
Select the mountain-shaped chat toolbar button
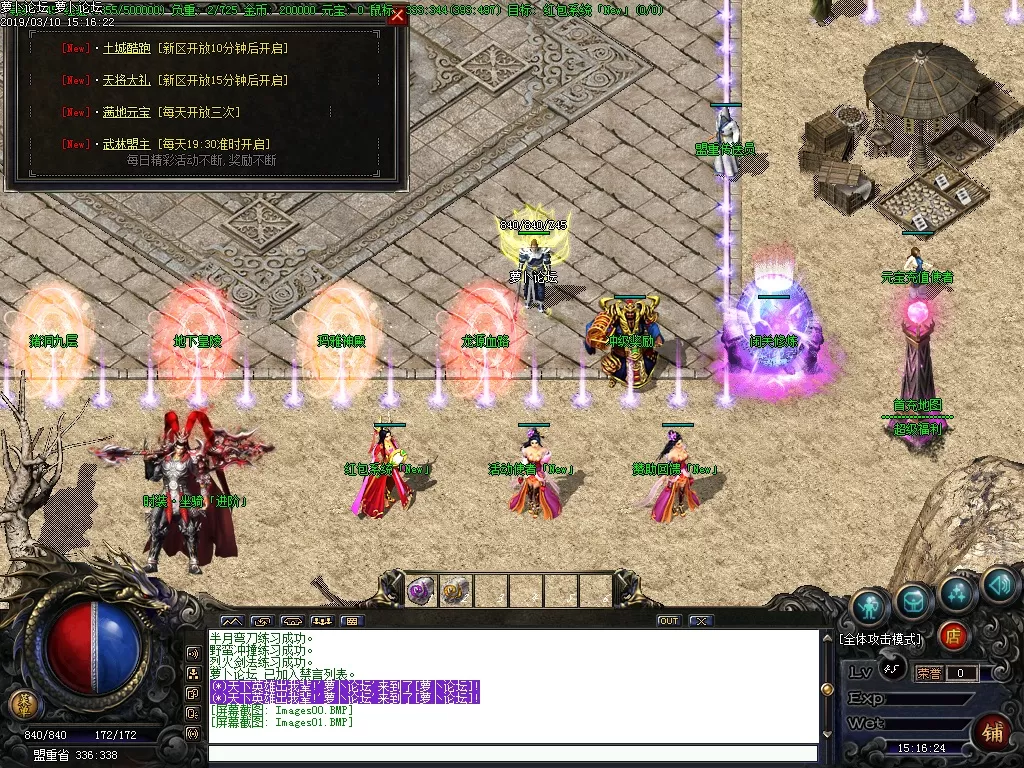coord(231,621)
